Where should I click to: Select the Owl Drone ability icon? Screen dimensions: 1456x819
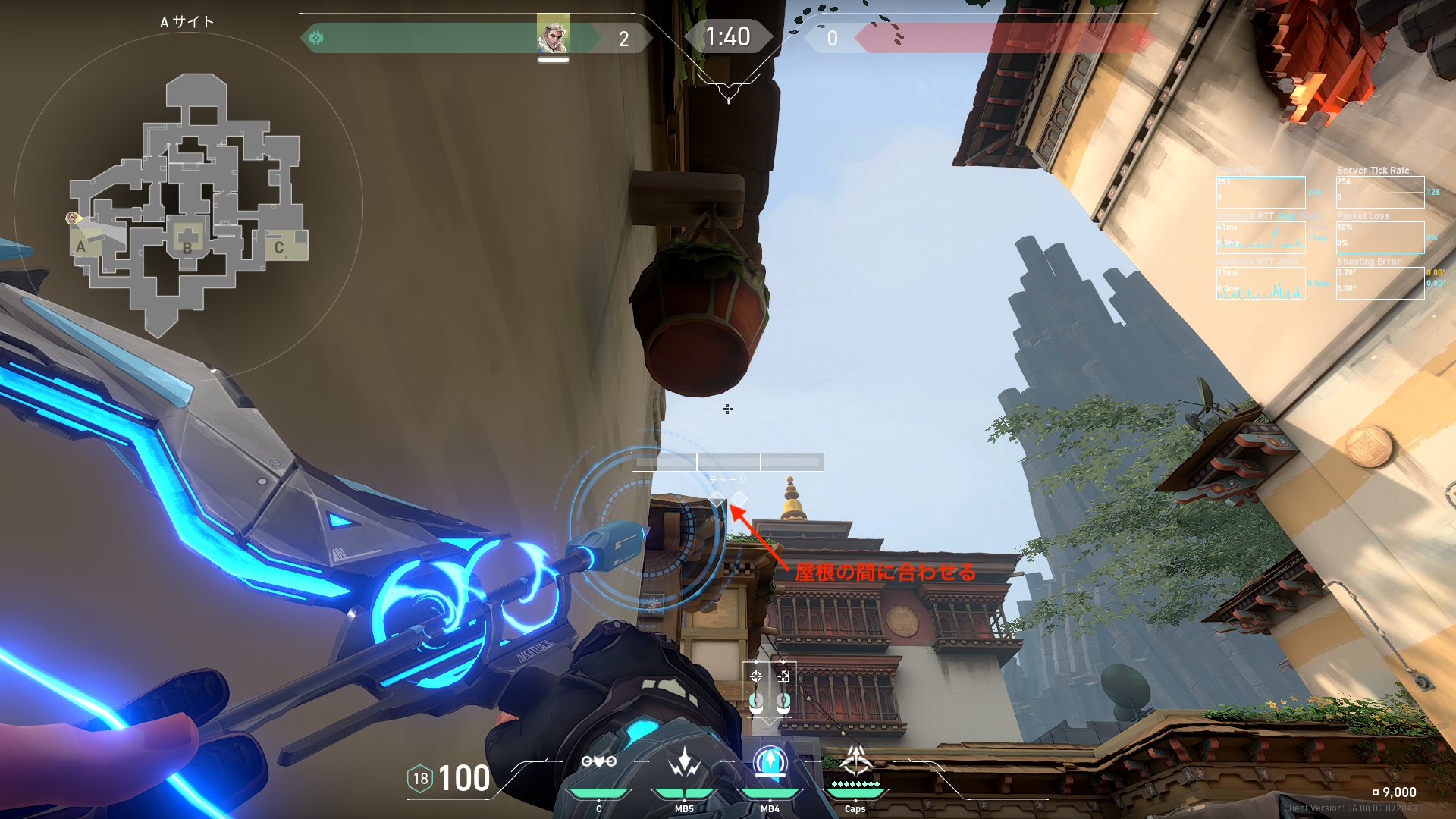(598, 762)
